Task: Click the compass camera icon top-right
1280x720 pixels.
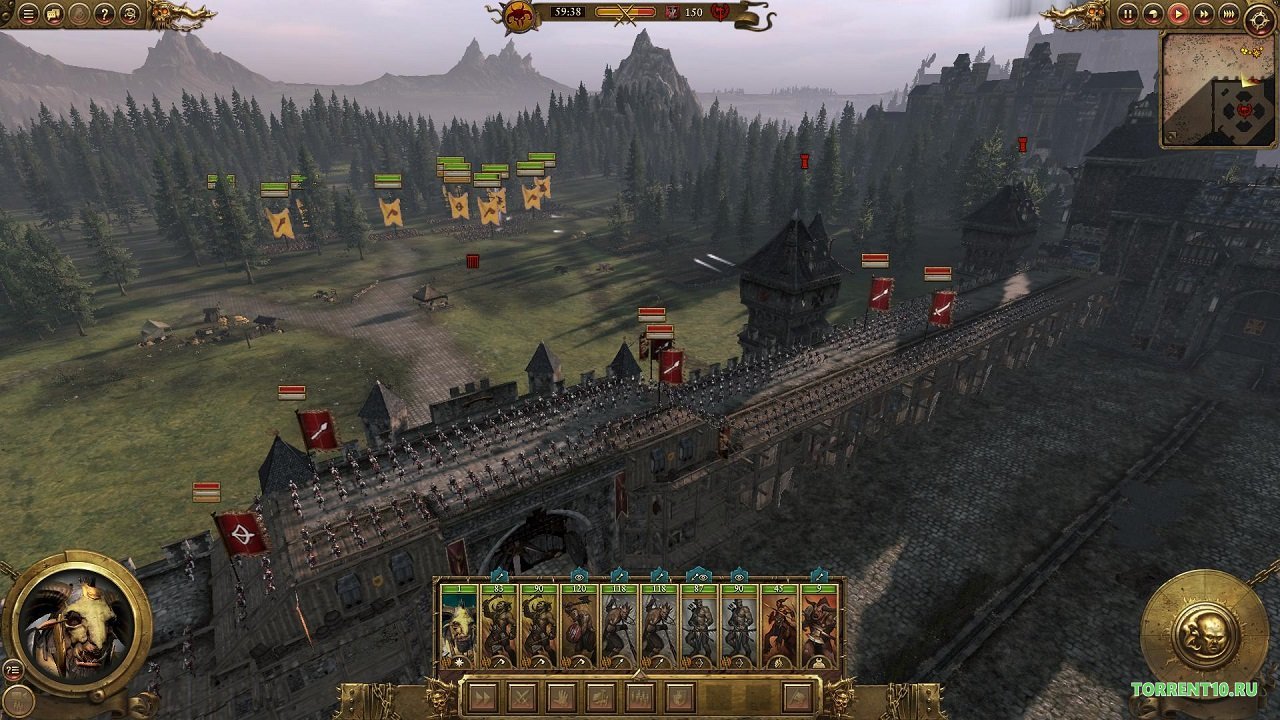Action: point(1261,18)
